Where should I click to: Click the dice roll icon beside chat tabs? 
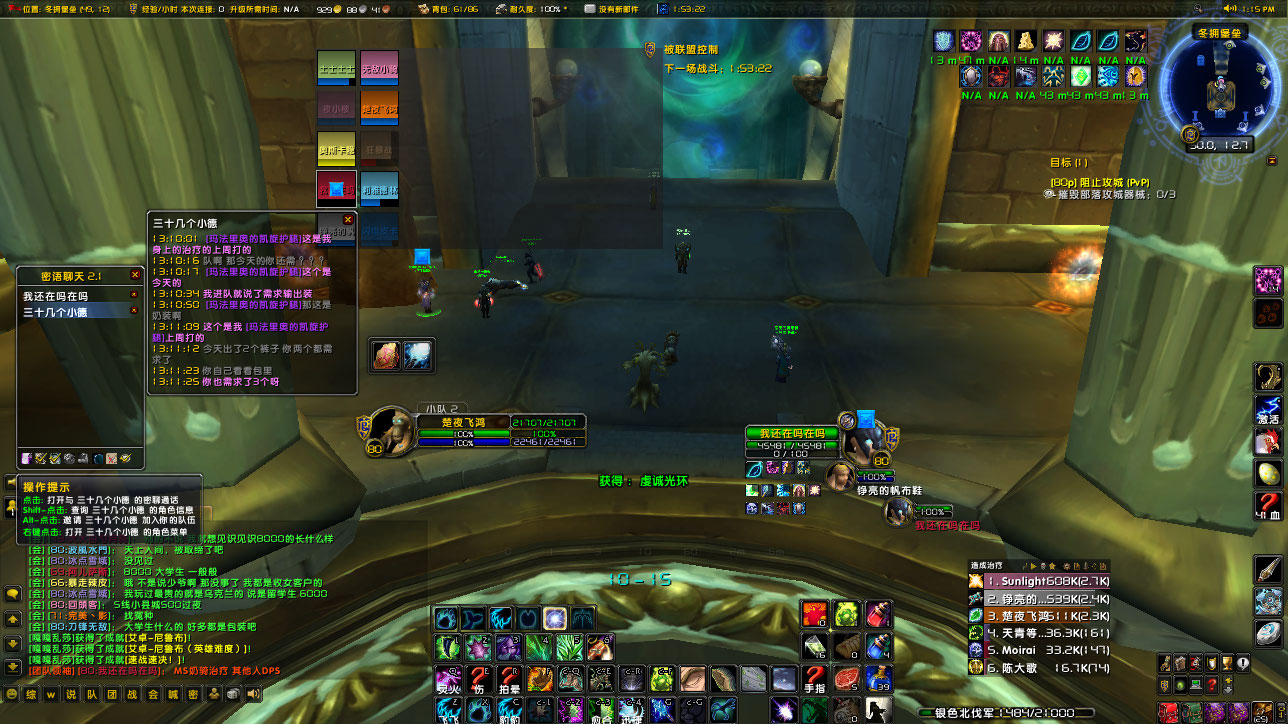coord(232,694)
